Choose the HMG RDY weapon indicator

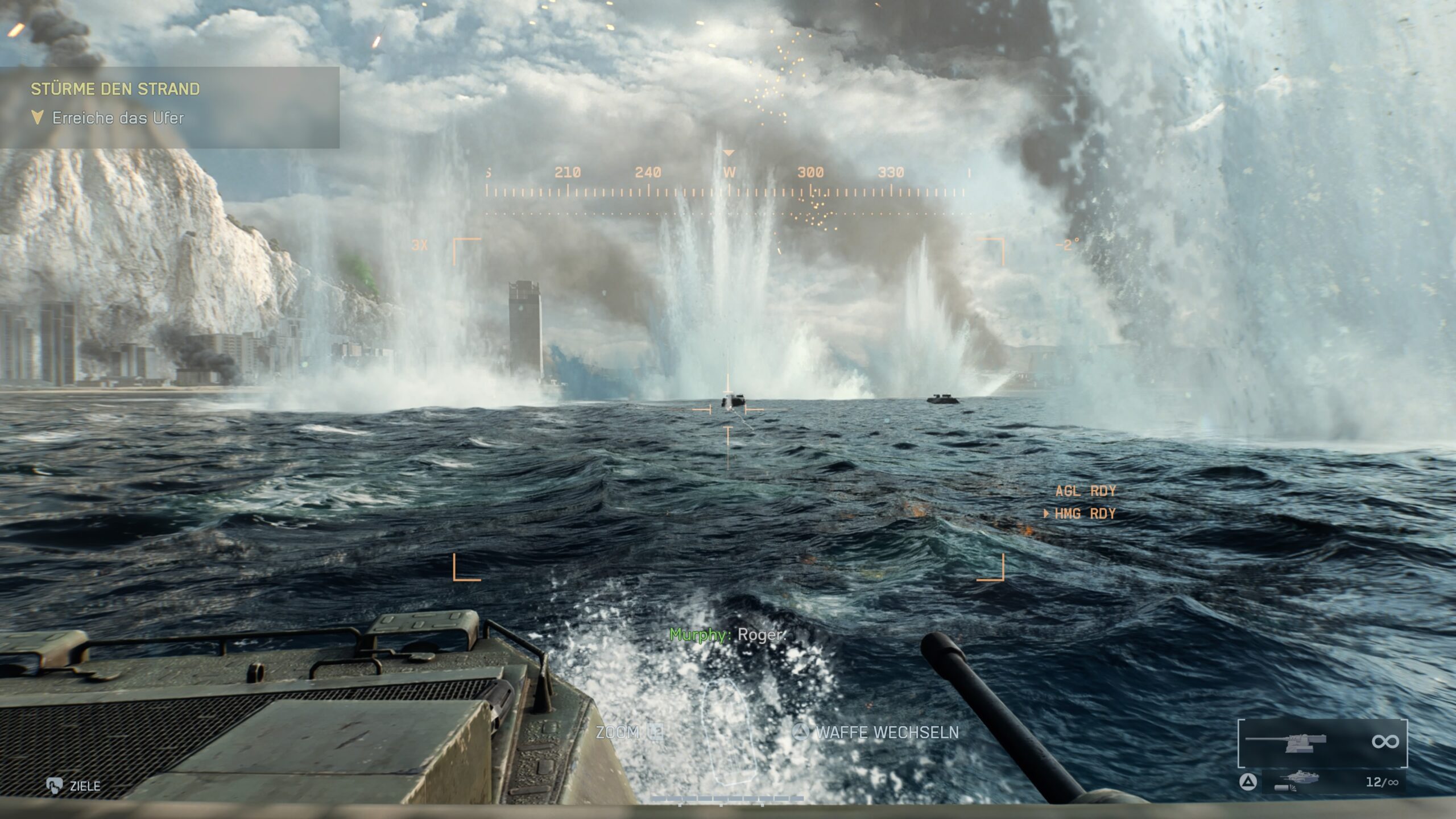tap(1084, 514)
